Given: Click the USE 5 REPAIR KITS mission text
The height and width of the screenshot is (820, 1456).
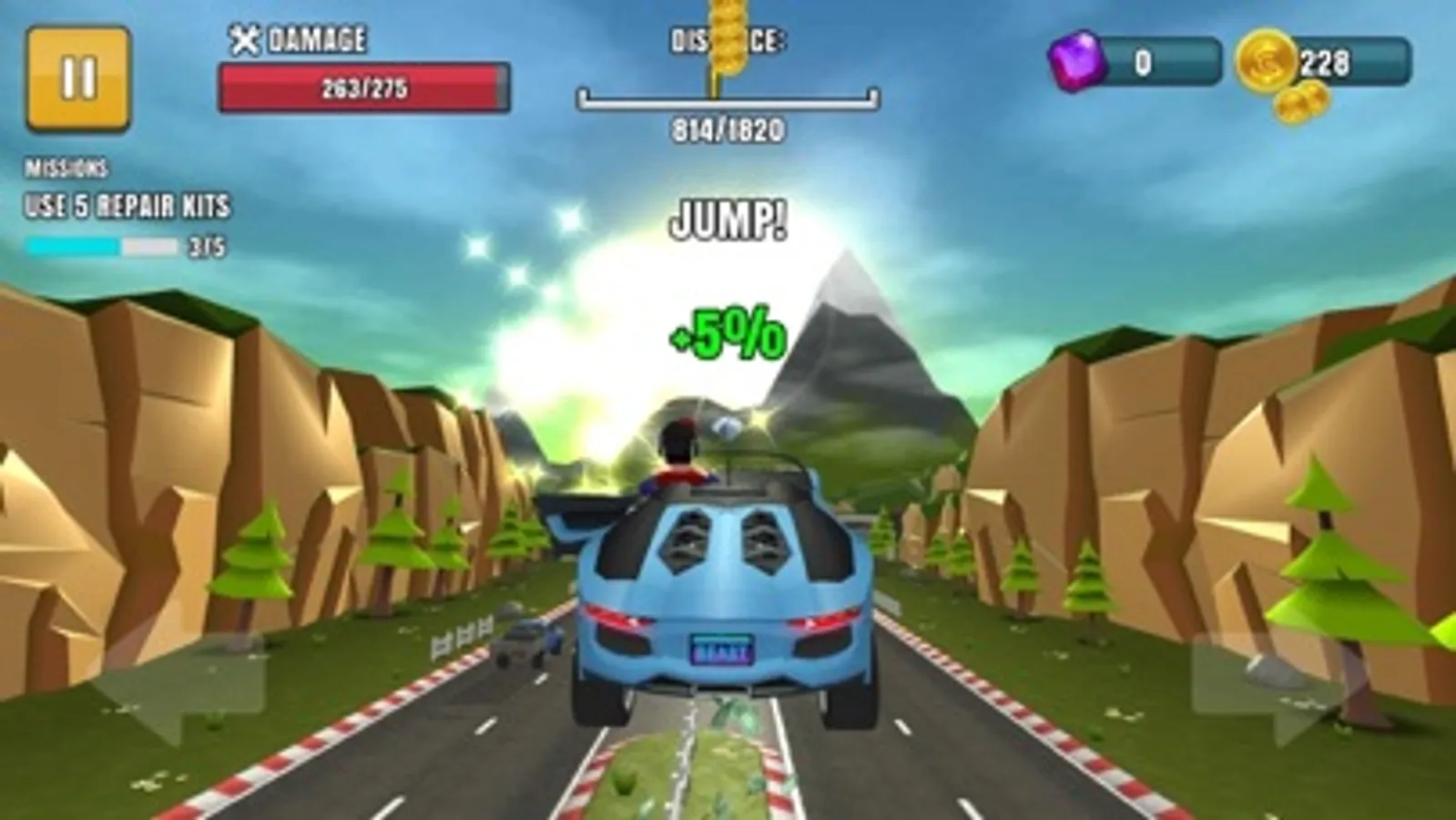Looking at the screenshot, I should click(127, 206).
